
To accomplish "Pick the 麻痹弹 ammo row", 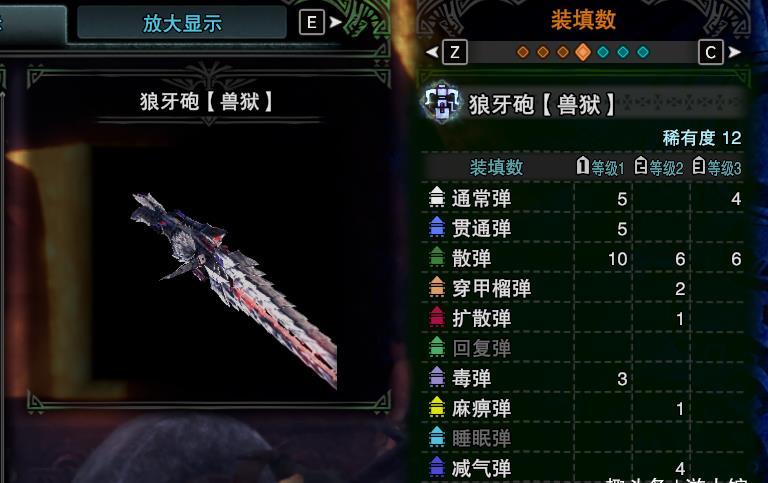I will point(481,409).
